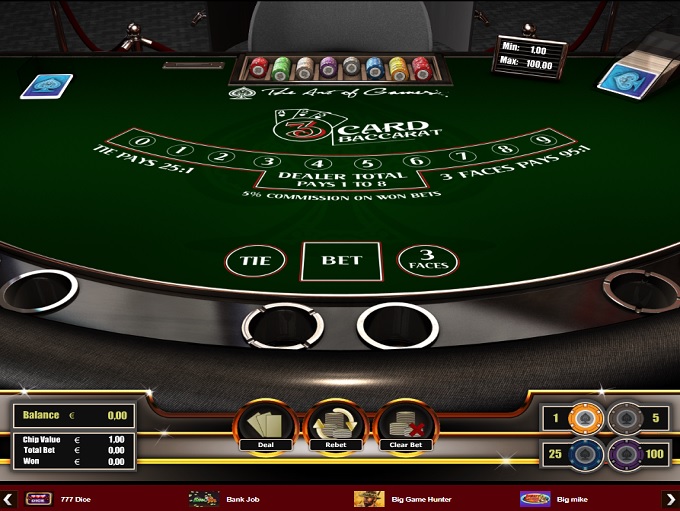Pick the blue 25 value chip
Viewport: 680px width, 511px height.
(x=587, y=455)
